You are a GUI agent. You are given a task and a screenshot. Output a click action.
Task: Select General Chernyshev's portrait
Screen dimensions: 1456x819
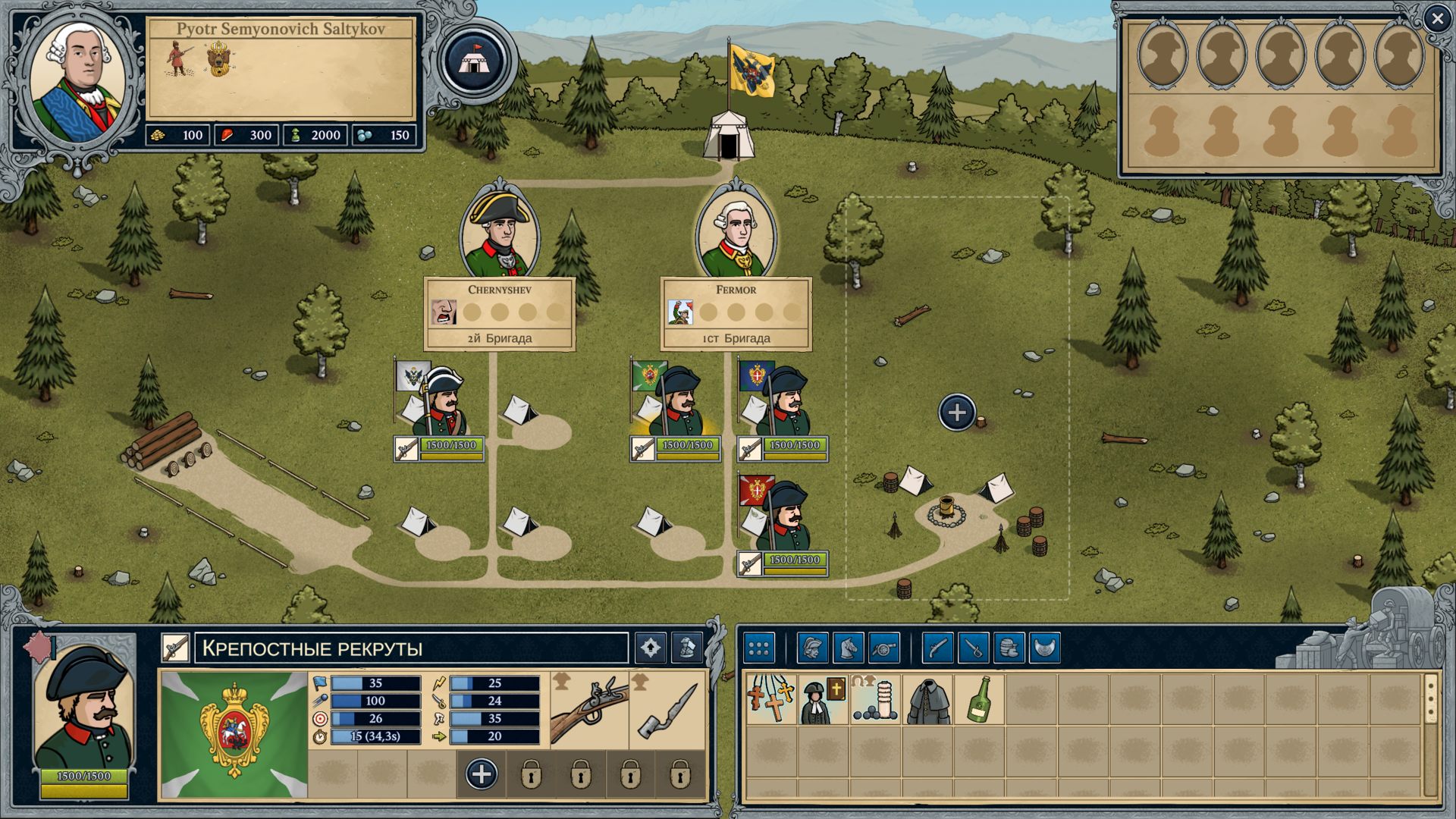[x=500, y=231]
